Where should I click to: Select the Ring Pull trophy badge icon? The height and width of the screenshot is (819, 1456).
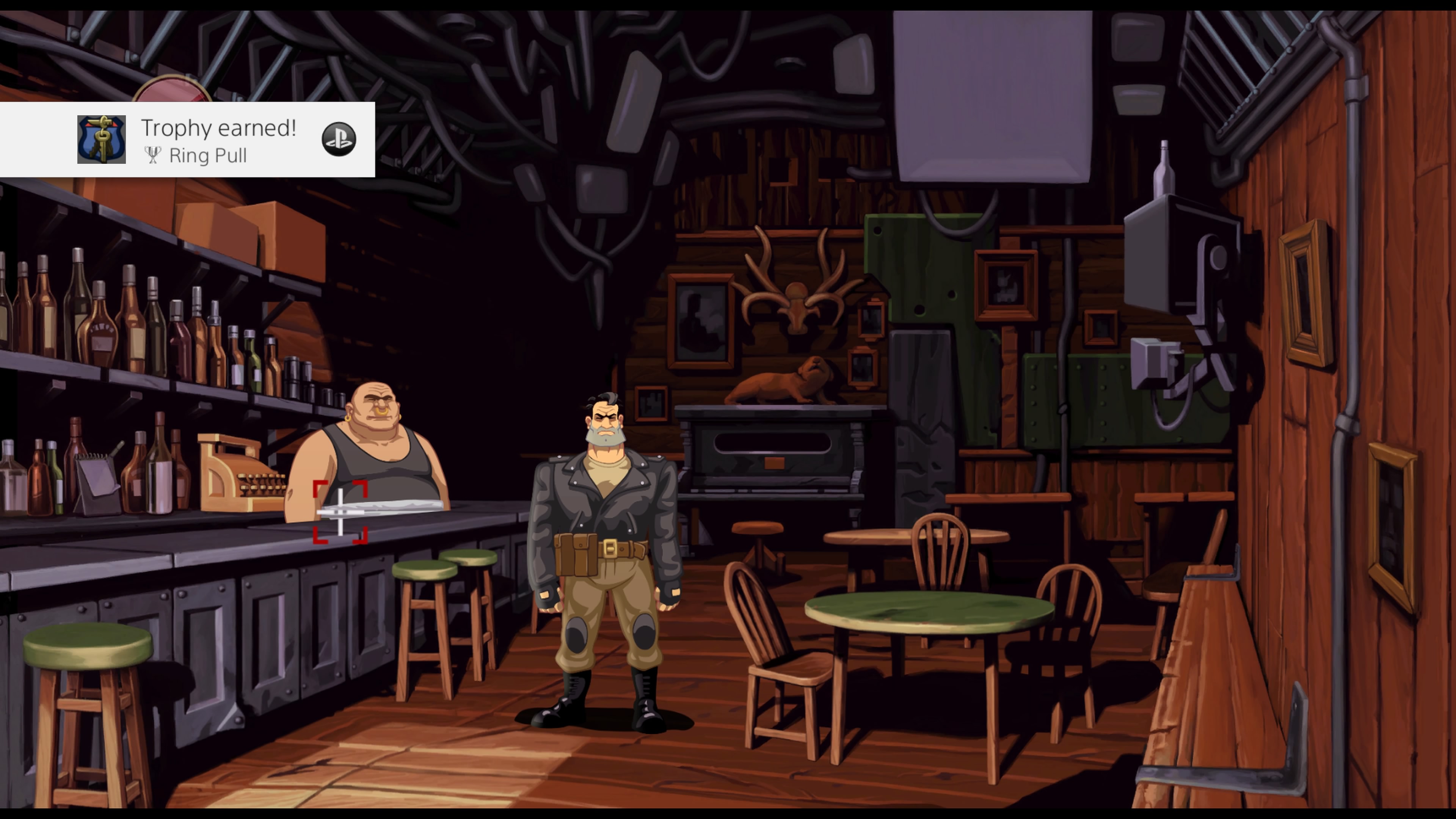coord(102,140)
